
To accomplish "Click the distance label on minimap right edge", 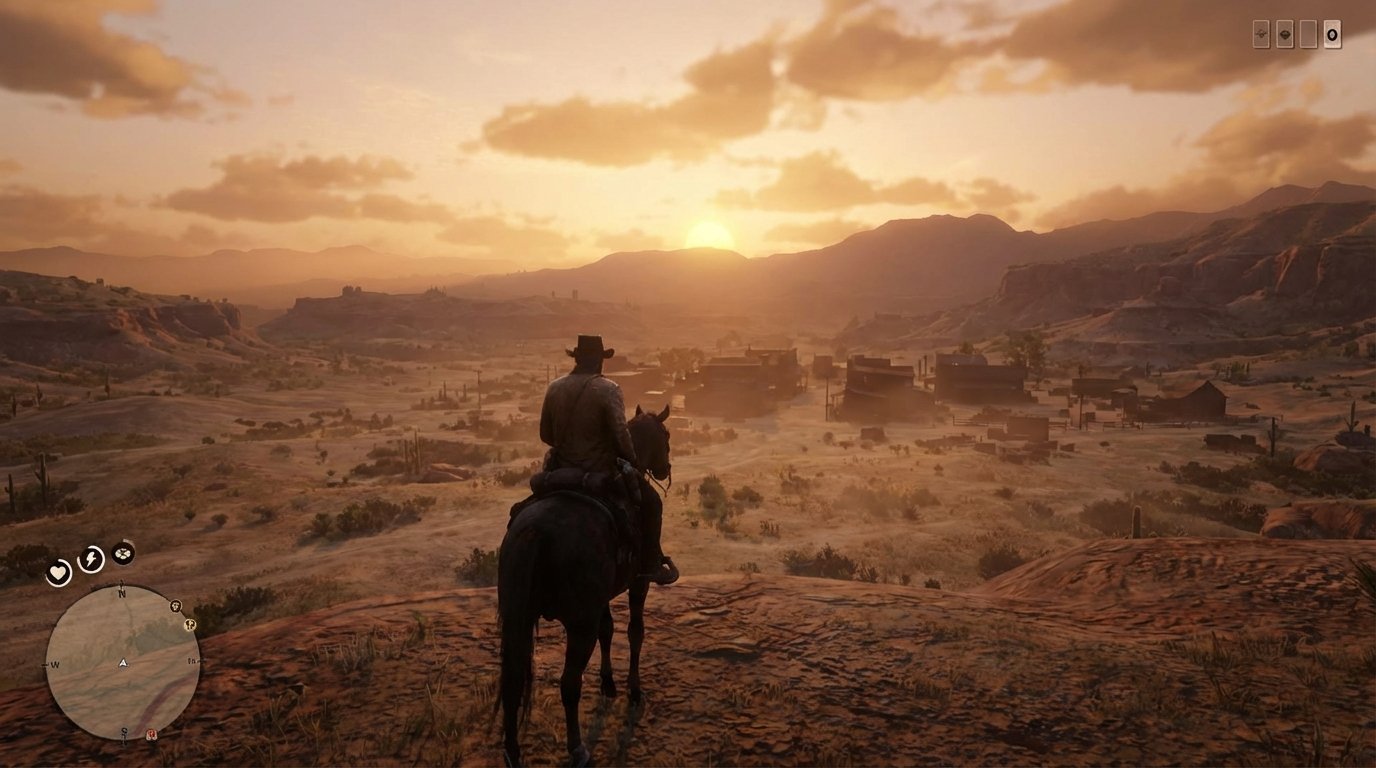I will [193, 661].
